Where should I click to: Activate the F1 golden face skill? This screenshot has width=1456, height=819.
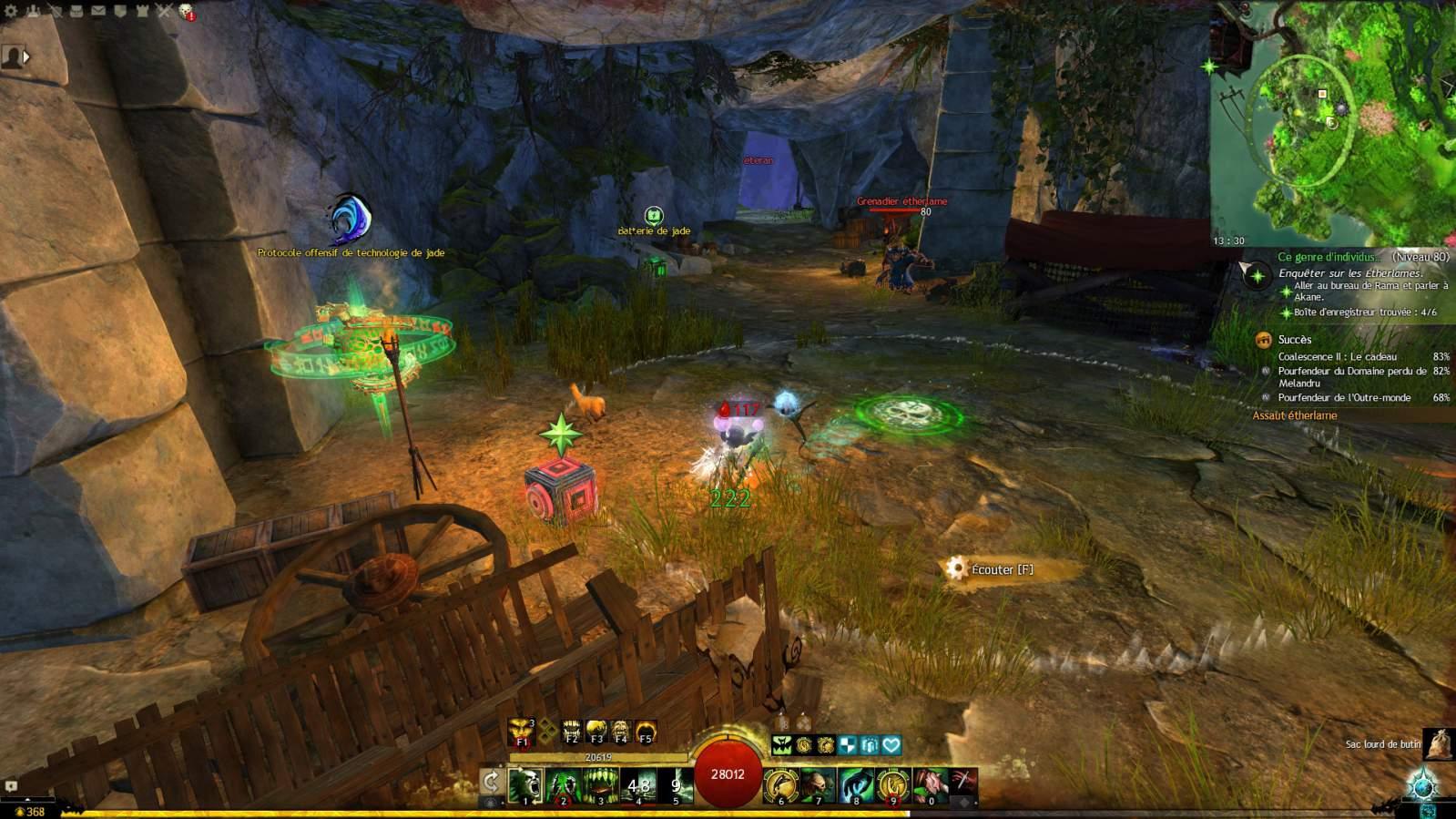(x=522, y=731)
